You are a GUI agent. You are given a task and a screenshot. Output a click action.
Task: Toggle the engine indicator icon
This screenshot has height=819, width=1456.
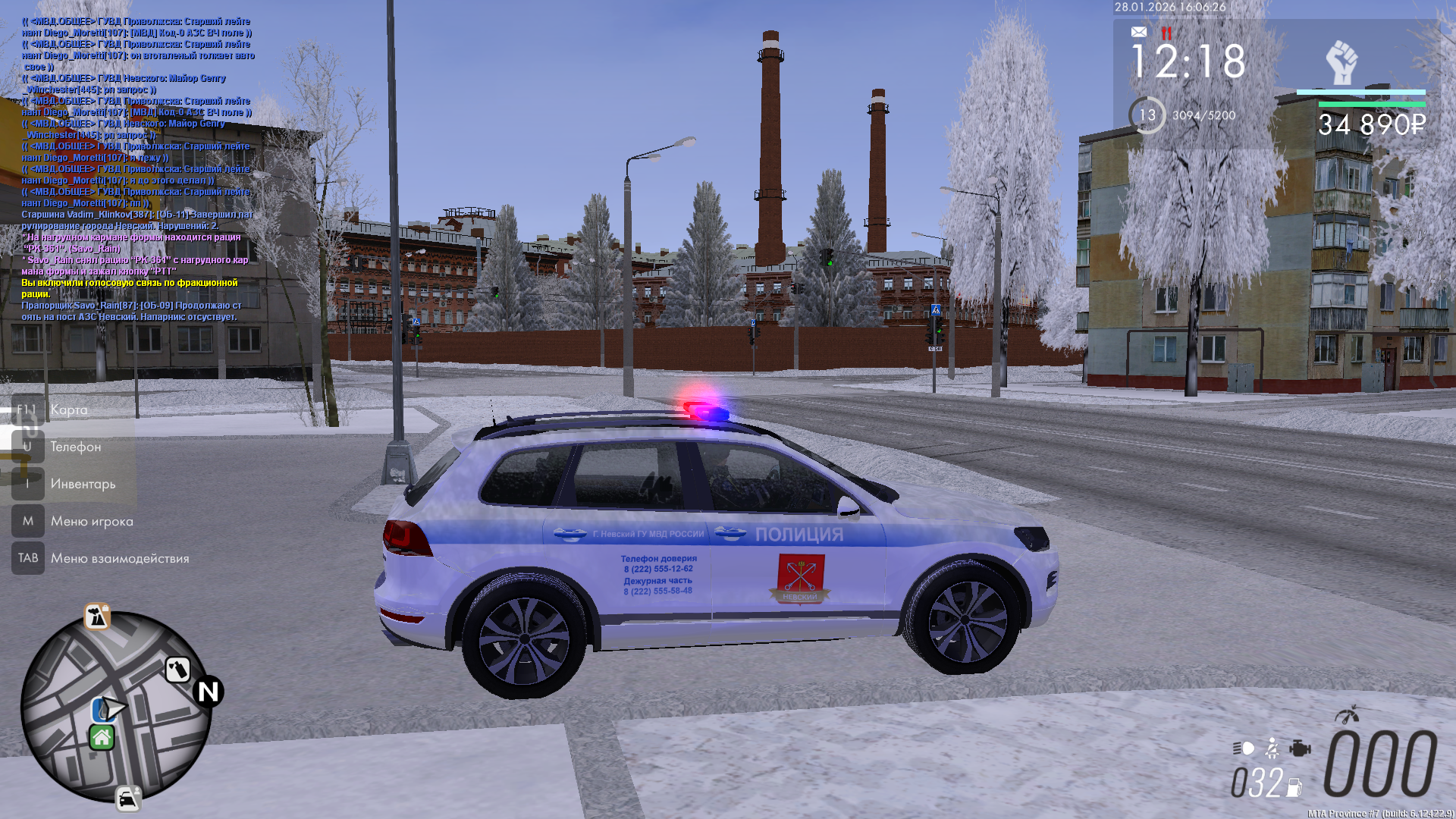pos(1300,748)
